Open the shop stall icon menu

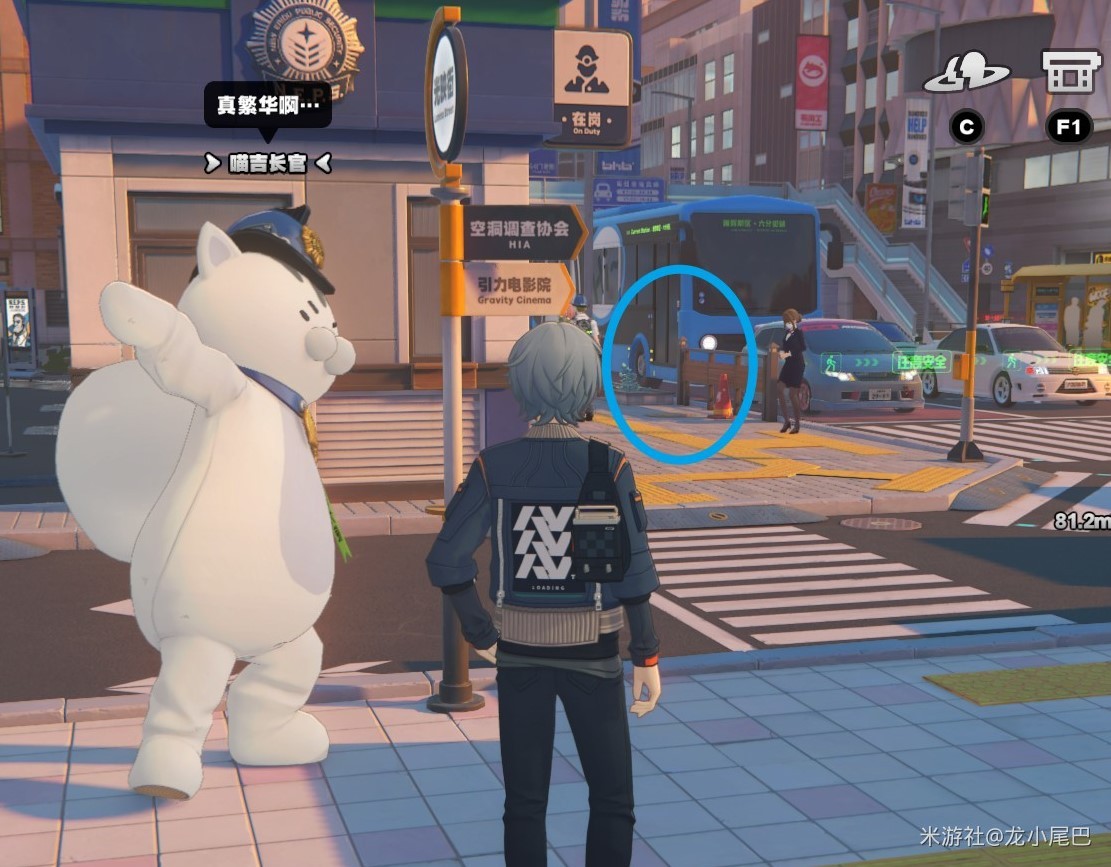[1070, 72]
